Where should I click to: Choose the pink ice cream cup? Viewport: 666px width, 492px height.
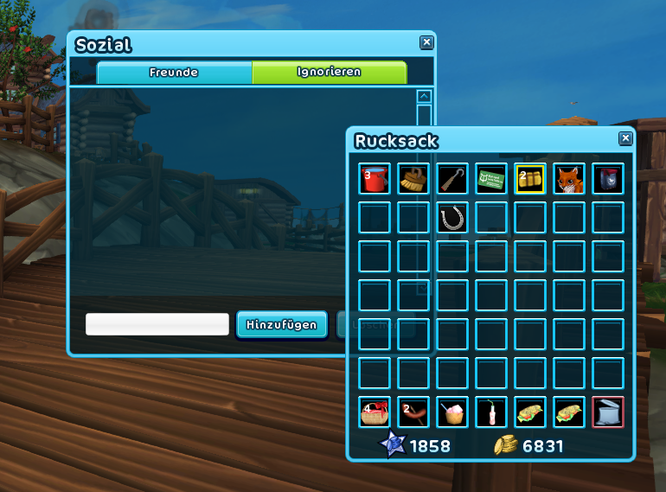click(x=452, y=411)
